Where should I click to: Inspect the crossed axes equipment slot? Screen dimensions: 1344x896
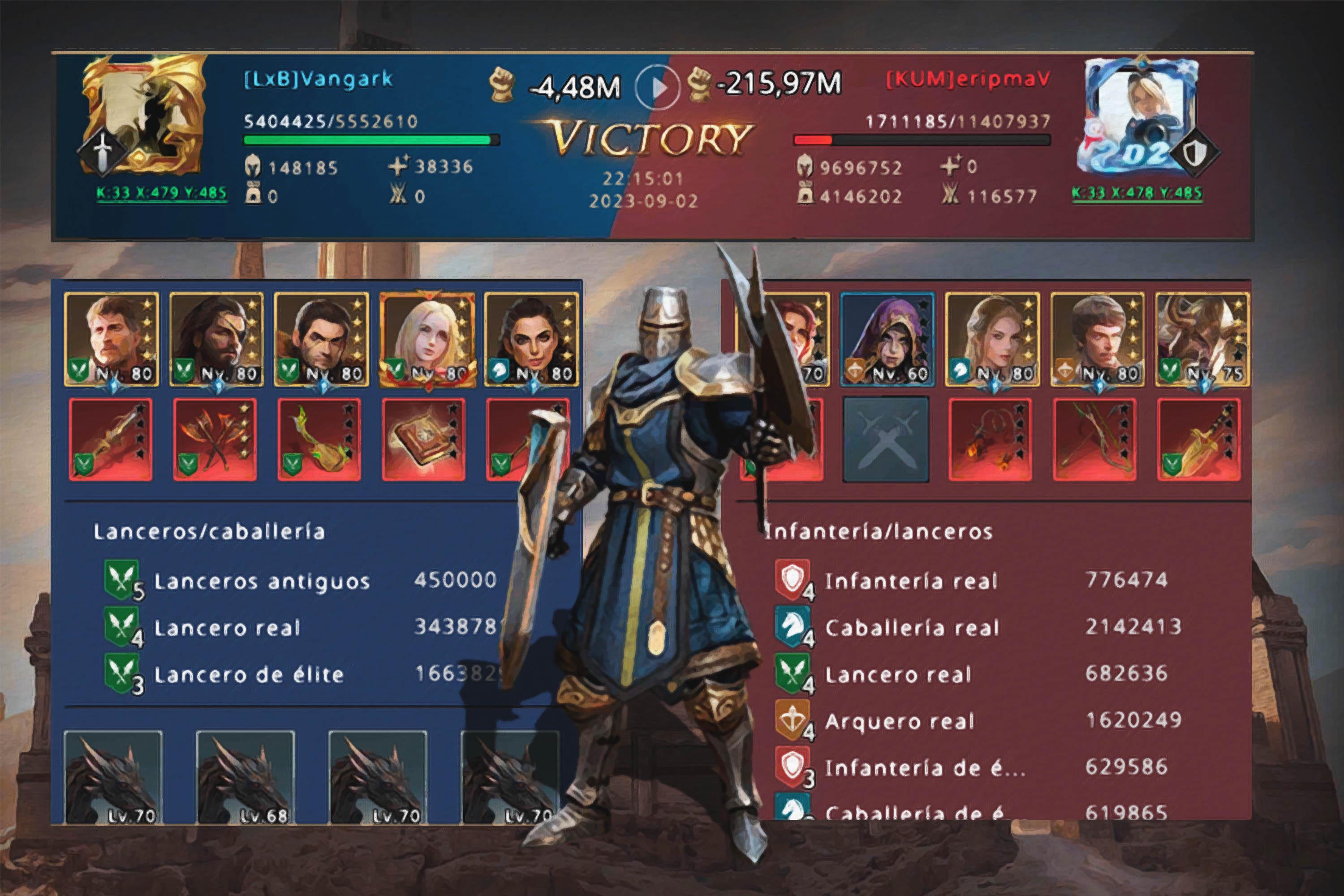[215, 439]
